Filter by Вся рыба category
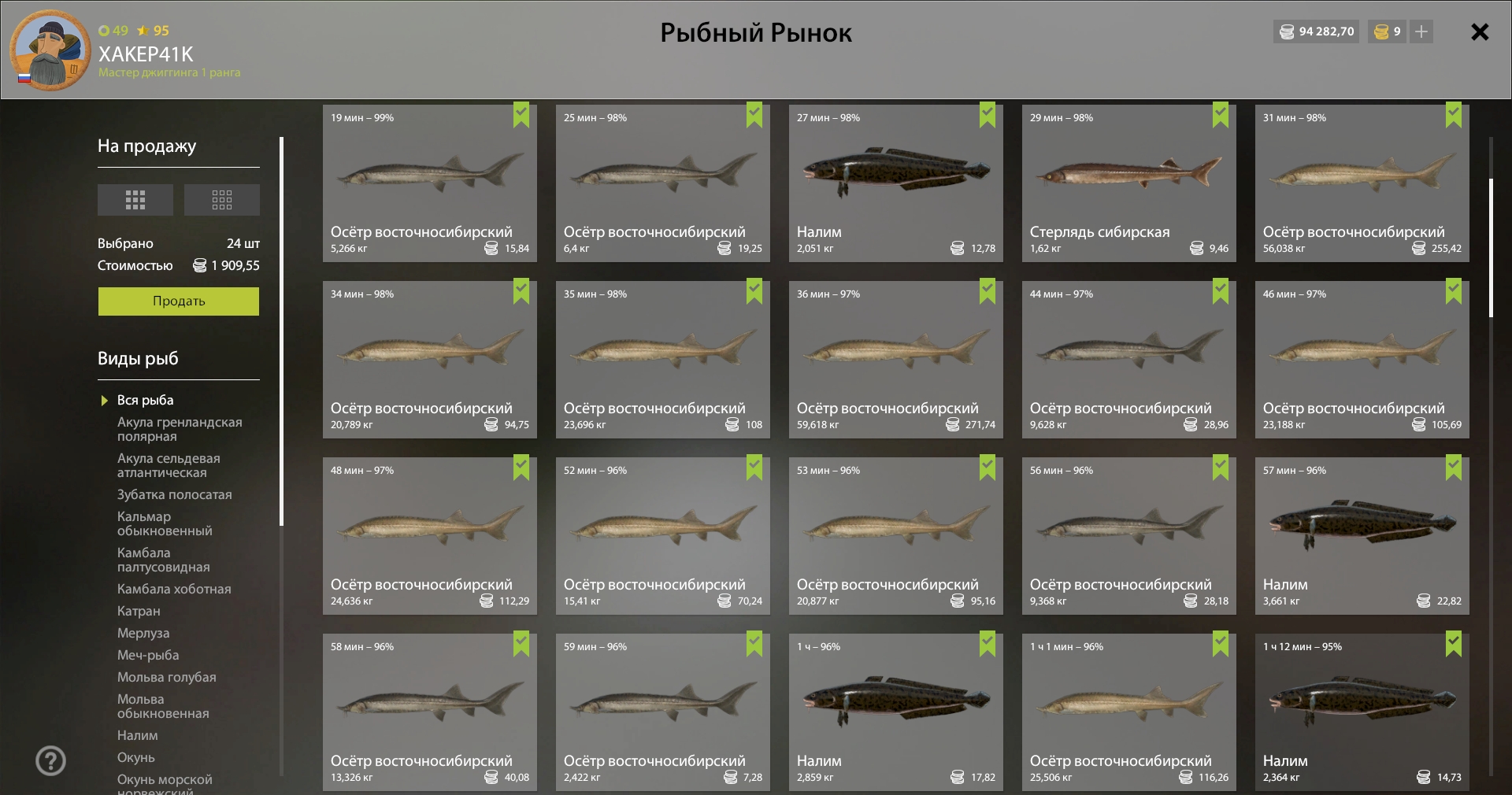Image resolution: width=1512 pixels, height=795 pixels. (146, 401)
